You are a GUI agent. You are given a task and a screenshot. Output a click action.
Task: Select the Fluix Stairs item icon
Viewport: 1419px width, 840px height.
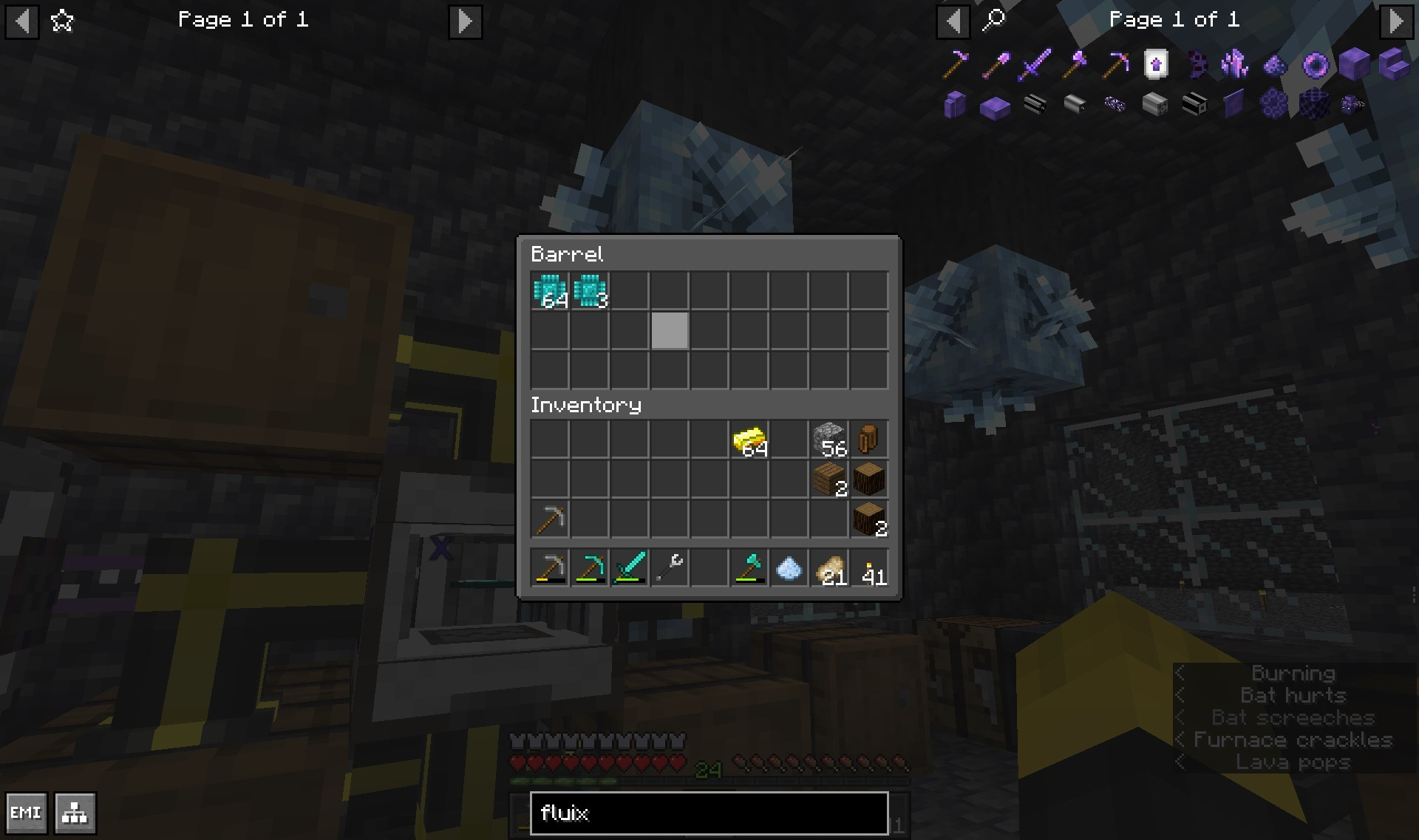(x=1395, y=65)
